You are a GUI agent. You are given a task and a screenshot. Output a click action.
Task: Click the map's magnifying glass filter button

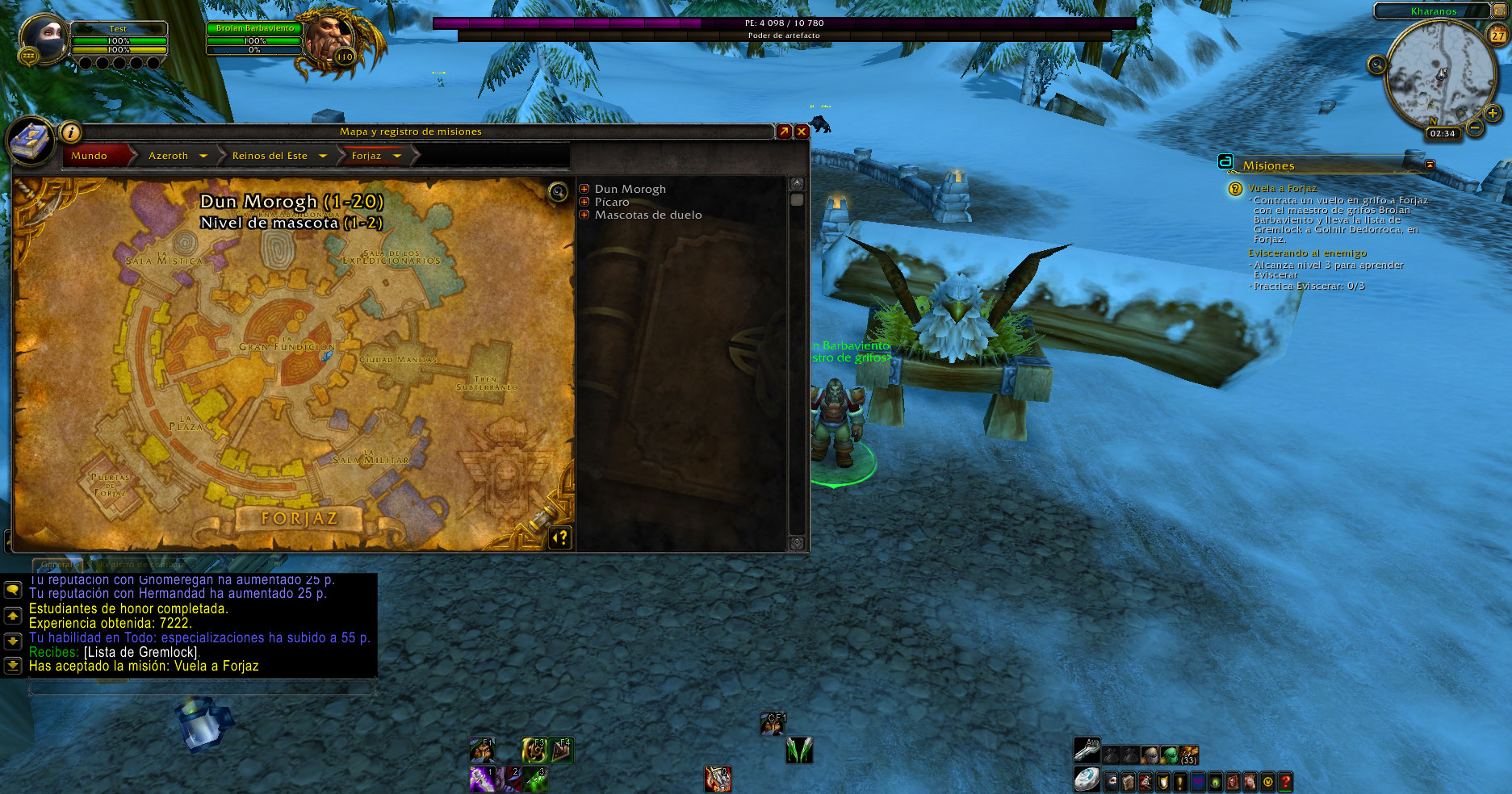[x=558, y=191]
